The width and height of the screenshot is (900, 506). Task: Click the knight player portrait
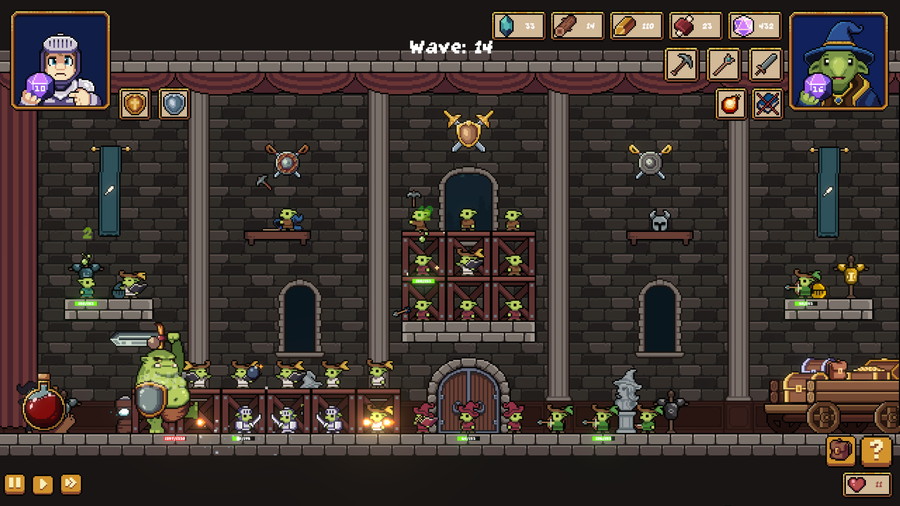click(x=60, y=60)
